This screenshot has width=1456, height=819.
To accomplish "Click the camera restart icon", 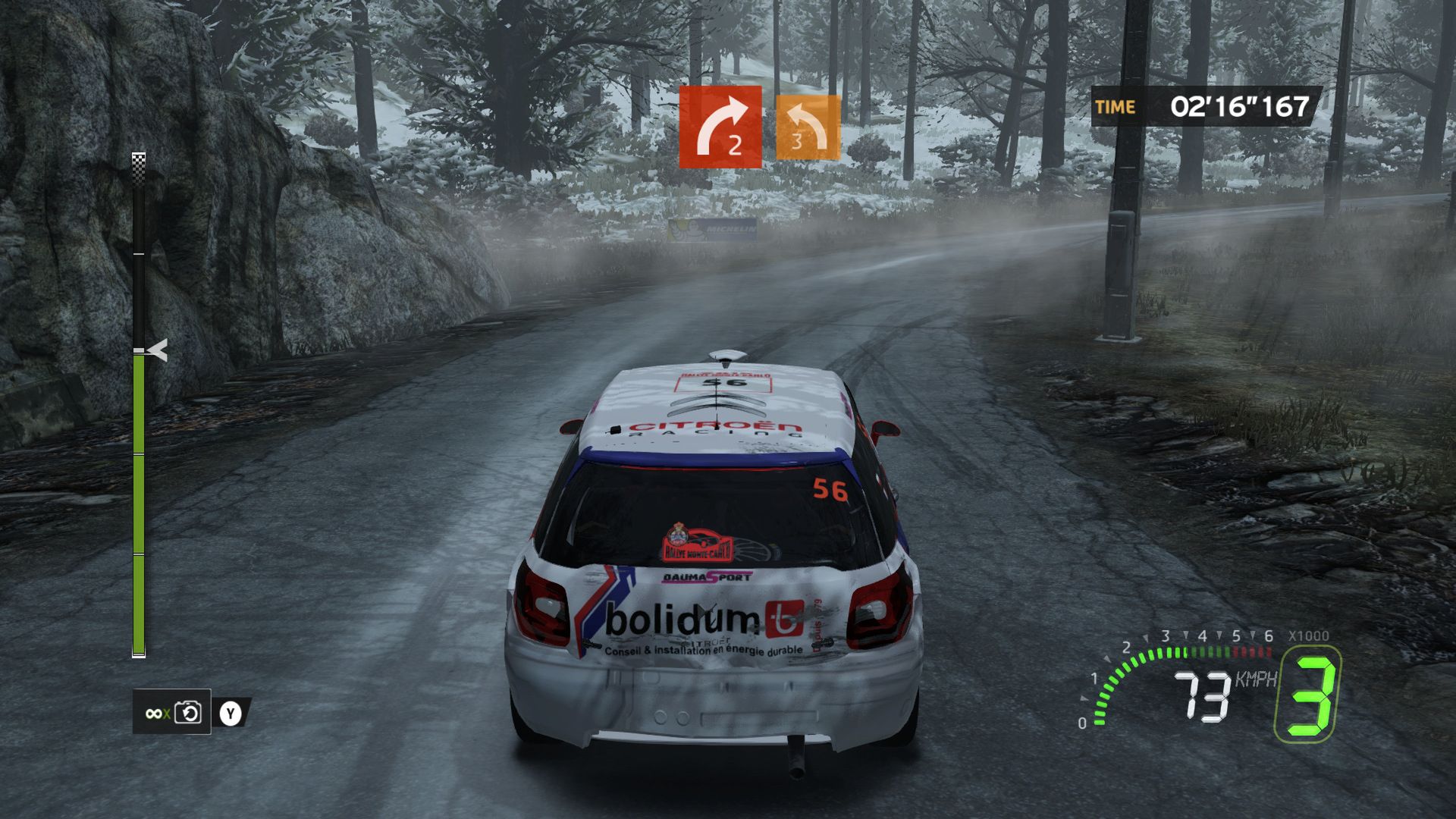I will point(189,713).
